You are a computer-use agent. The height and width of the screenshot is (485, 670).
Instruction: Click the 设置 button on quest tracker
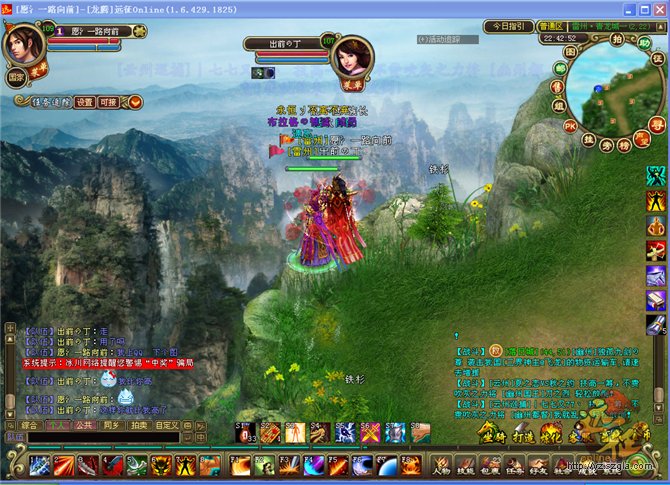tap(85, 101)
